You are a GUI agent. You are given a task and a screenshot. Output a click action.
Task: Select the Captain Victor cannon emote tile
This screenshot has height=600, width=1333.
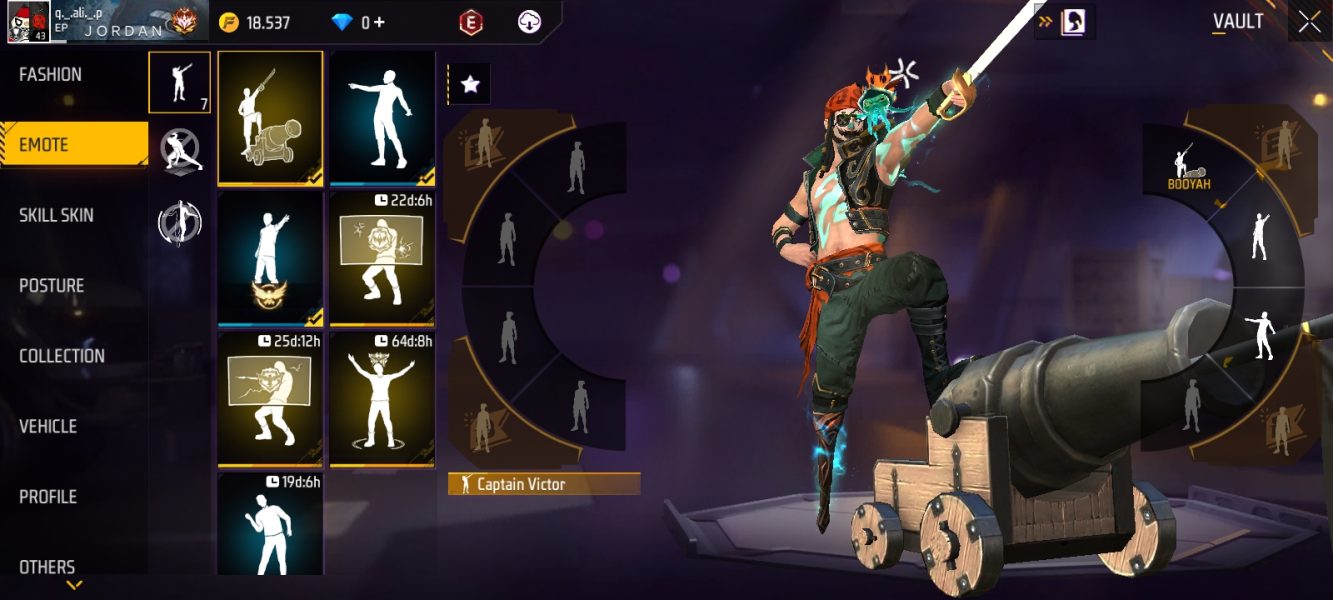[270, 118]
